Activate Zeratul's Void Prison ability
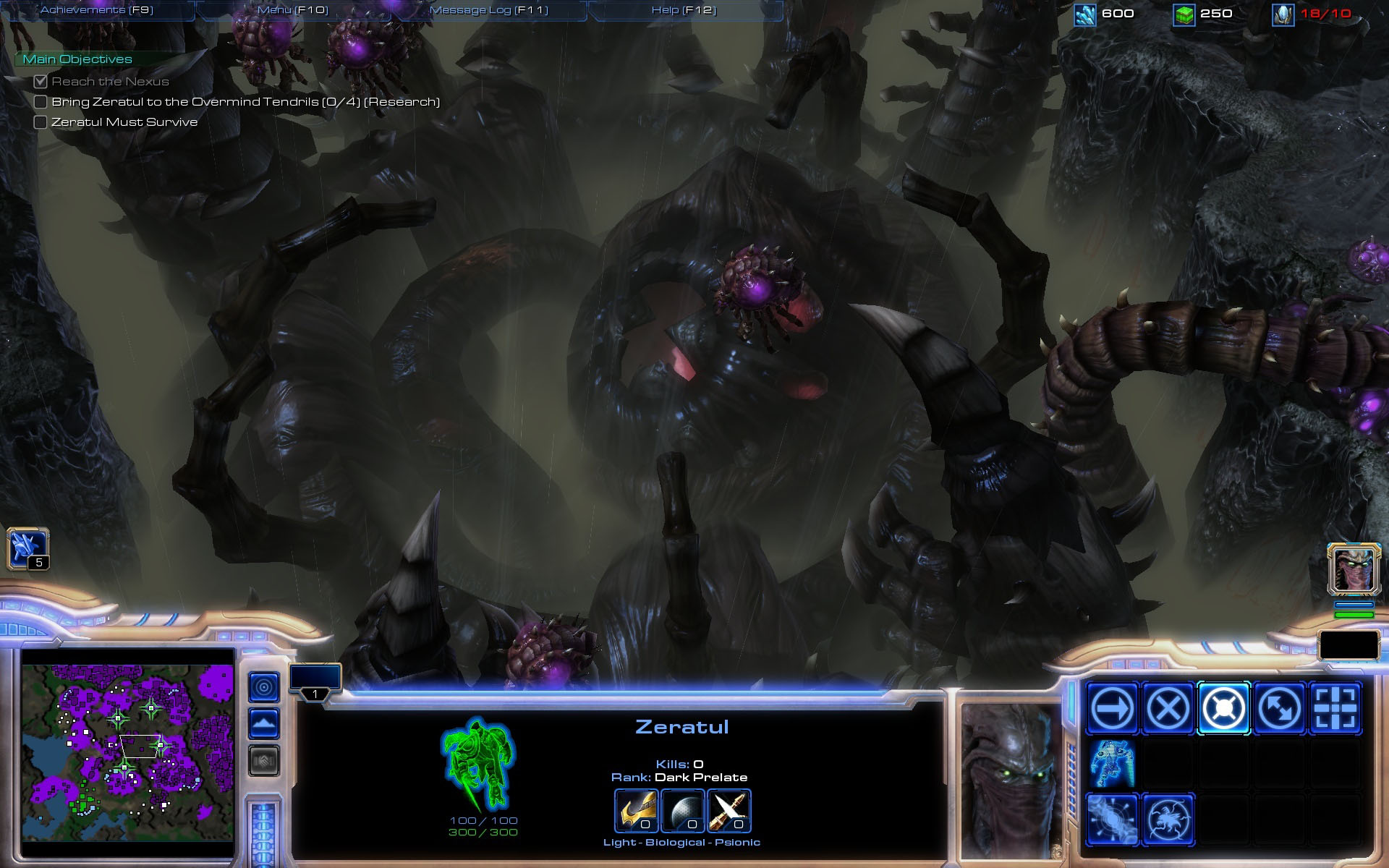 [x=1168, y=820]
